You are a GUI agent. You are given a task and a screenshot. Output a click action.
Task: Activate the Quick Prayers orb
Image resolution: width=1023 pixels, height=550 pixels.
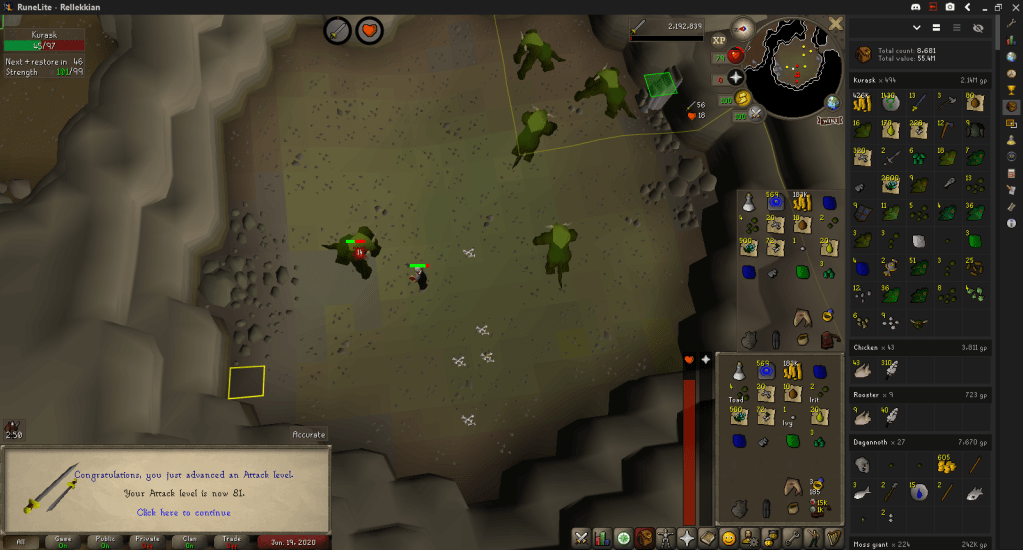(x=735, y=77)
